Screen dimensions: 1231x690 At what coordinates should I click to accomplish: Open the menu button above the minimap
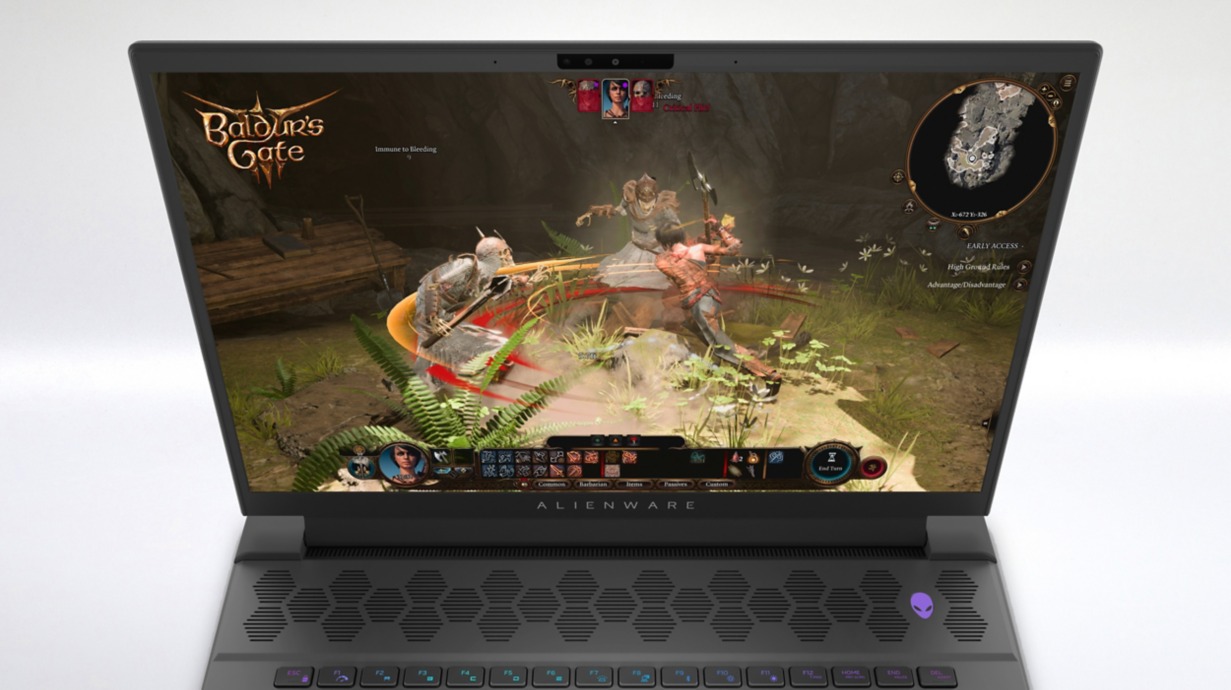pyautogui.click(x=1066, y=82)
